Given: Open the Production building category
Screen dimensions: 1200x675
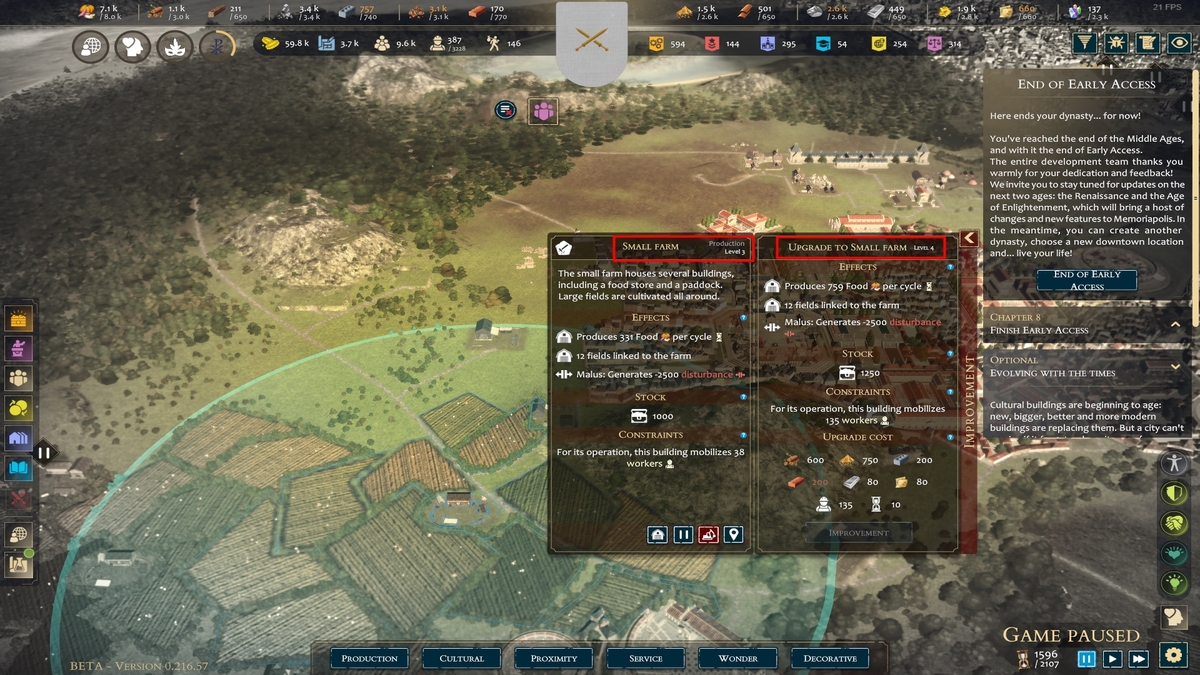Looking at the screenshot, I should tap(370, 658).
